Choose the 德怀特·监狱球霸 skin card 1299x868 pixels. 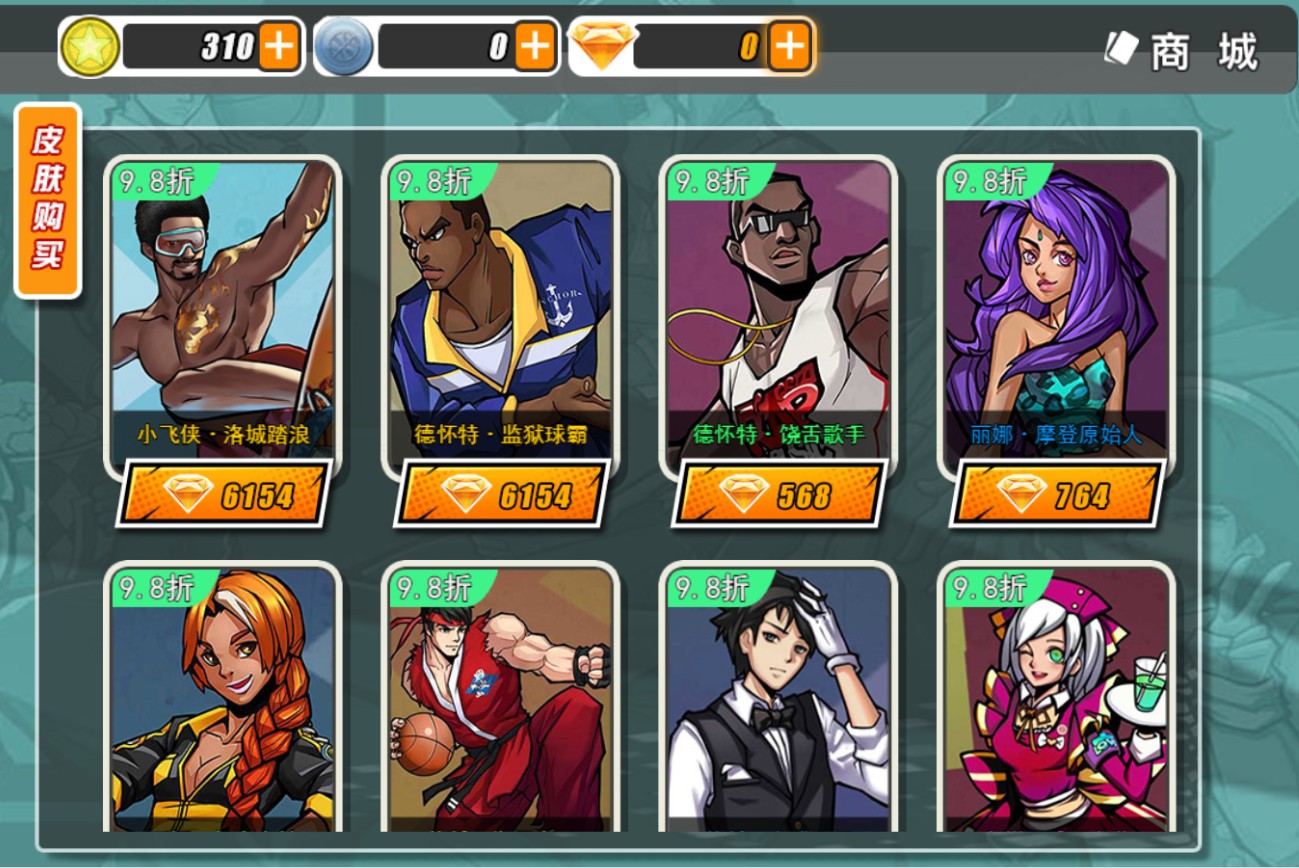(x=500, y=310)
